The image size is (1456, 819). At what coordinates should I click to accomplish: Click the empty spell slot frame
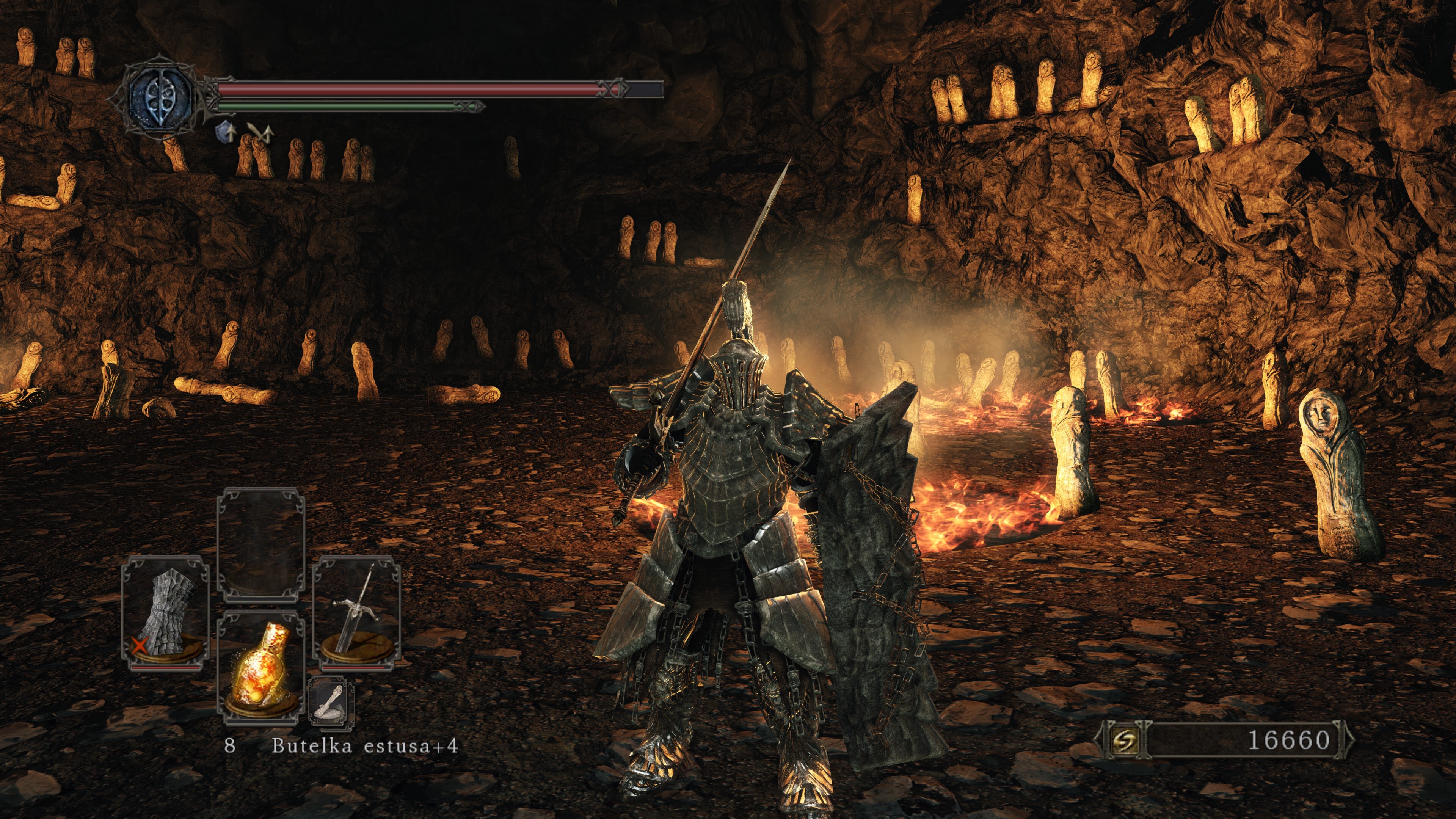coord(261,545)
